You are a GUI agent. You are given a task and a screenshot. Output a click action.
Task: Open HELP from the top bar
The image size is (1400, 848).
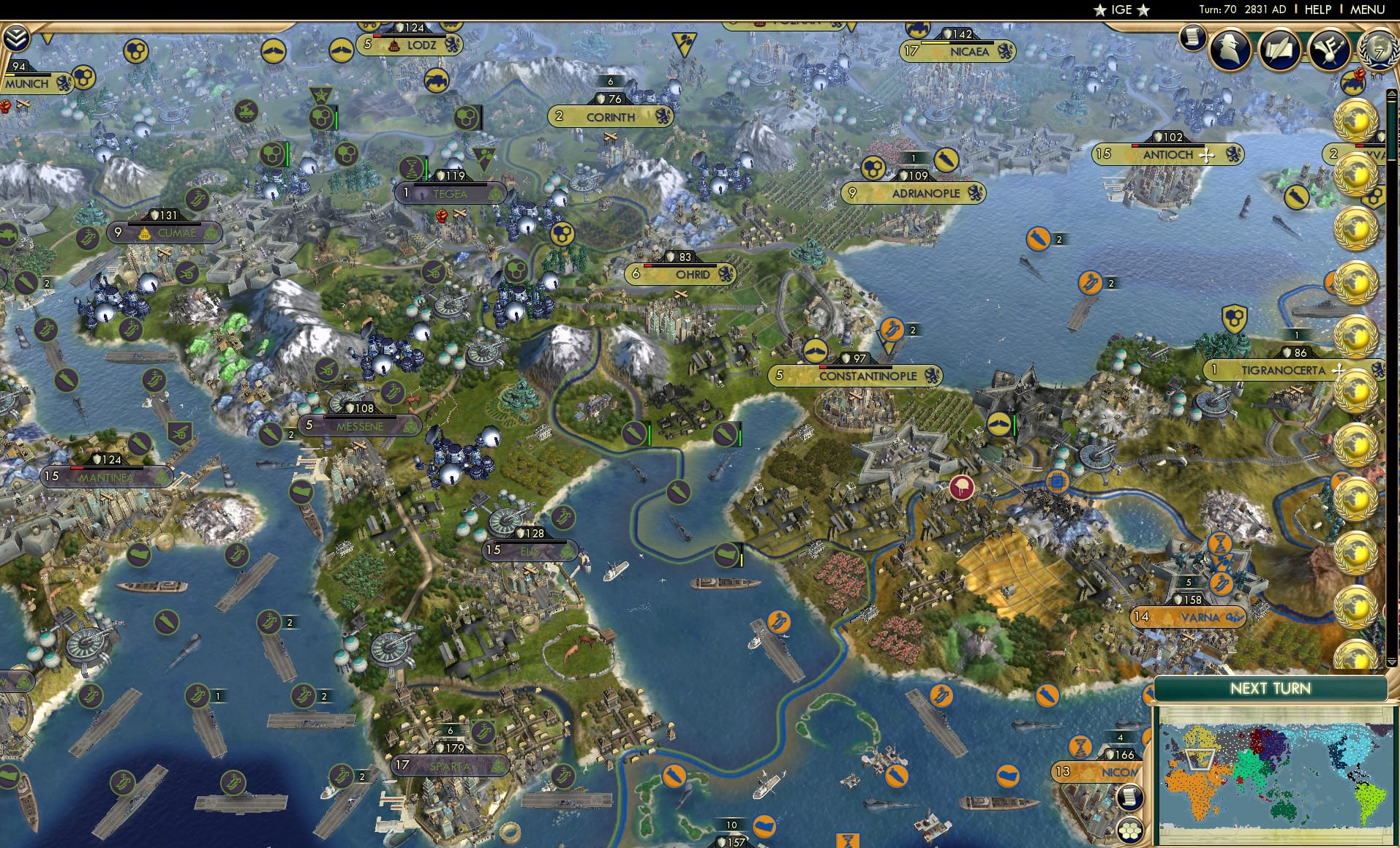point(1317,10)
